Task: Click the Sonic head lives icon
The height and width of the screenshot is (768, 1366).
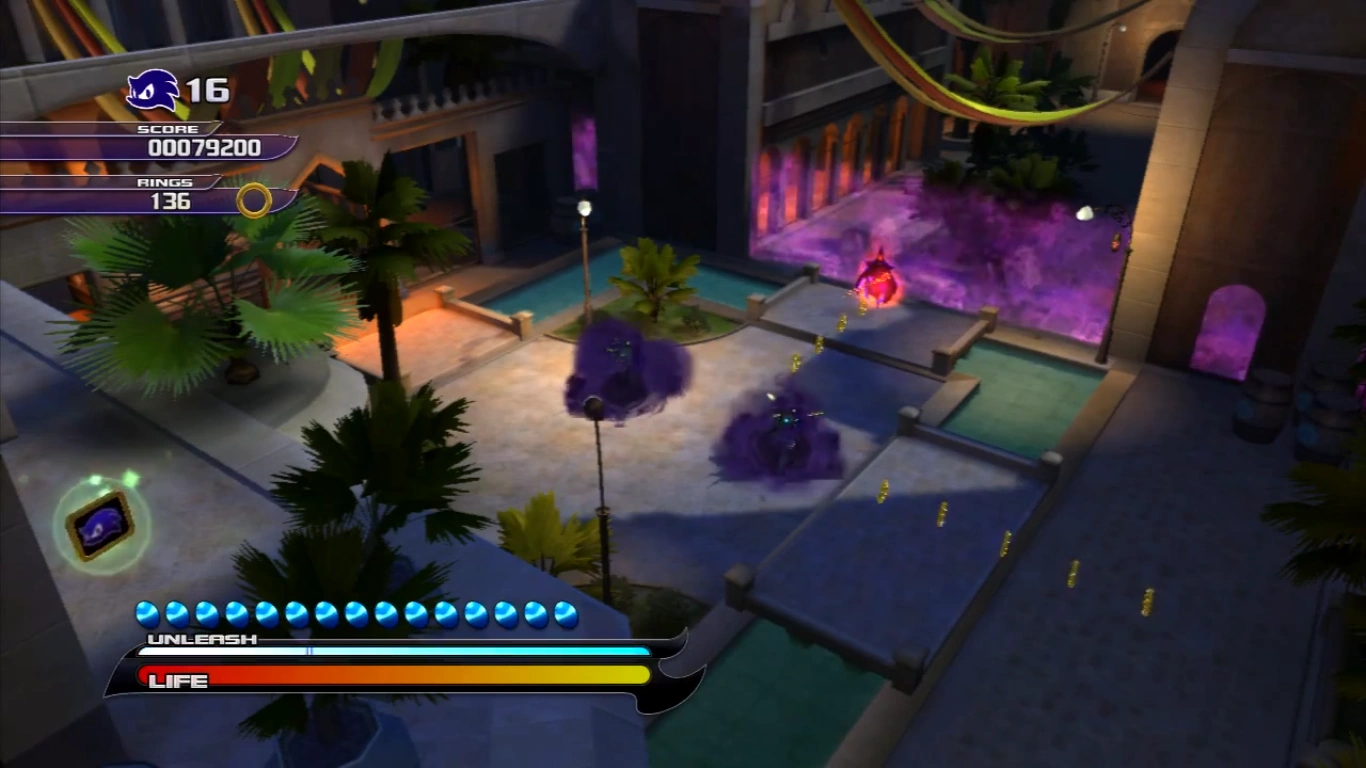Action: click(x=153, y=91)
